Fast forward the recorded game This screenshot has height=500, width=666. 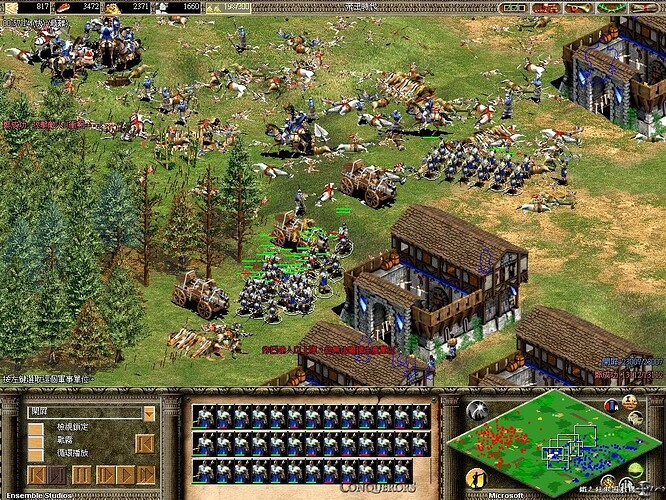(145, 474)
